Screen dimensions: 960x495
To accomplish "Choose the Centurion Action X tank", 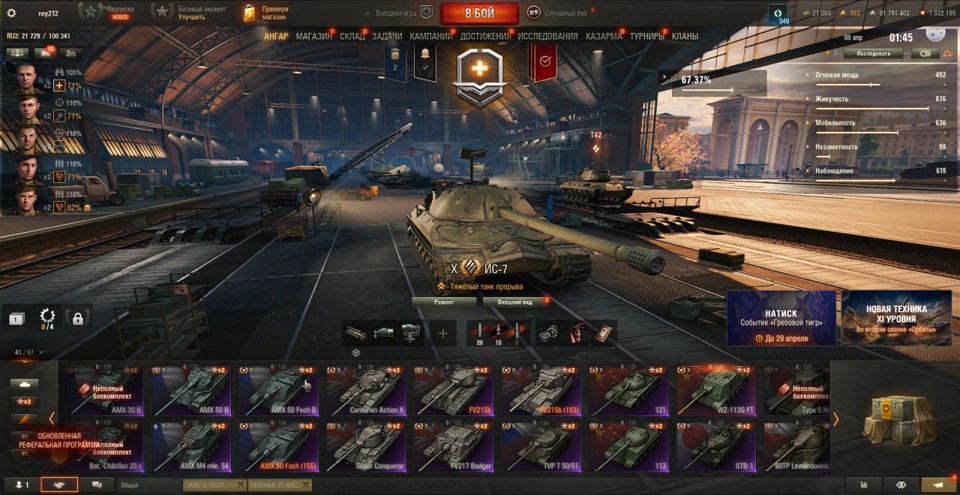I will pyautogui.click(x=368, y=390).
